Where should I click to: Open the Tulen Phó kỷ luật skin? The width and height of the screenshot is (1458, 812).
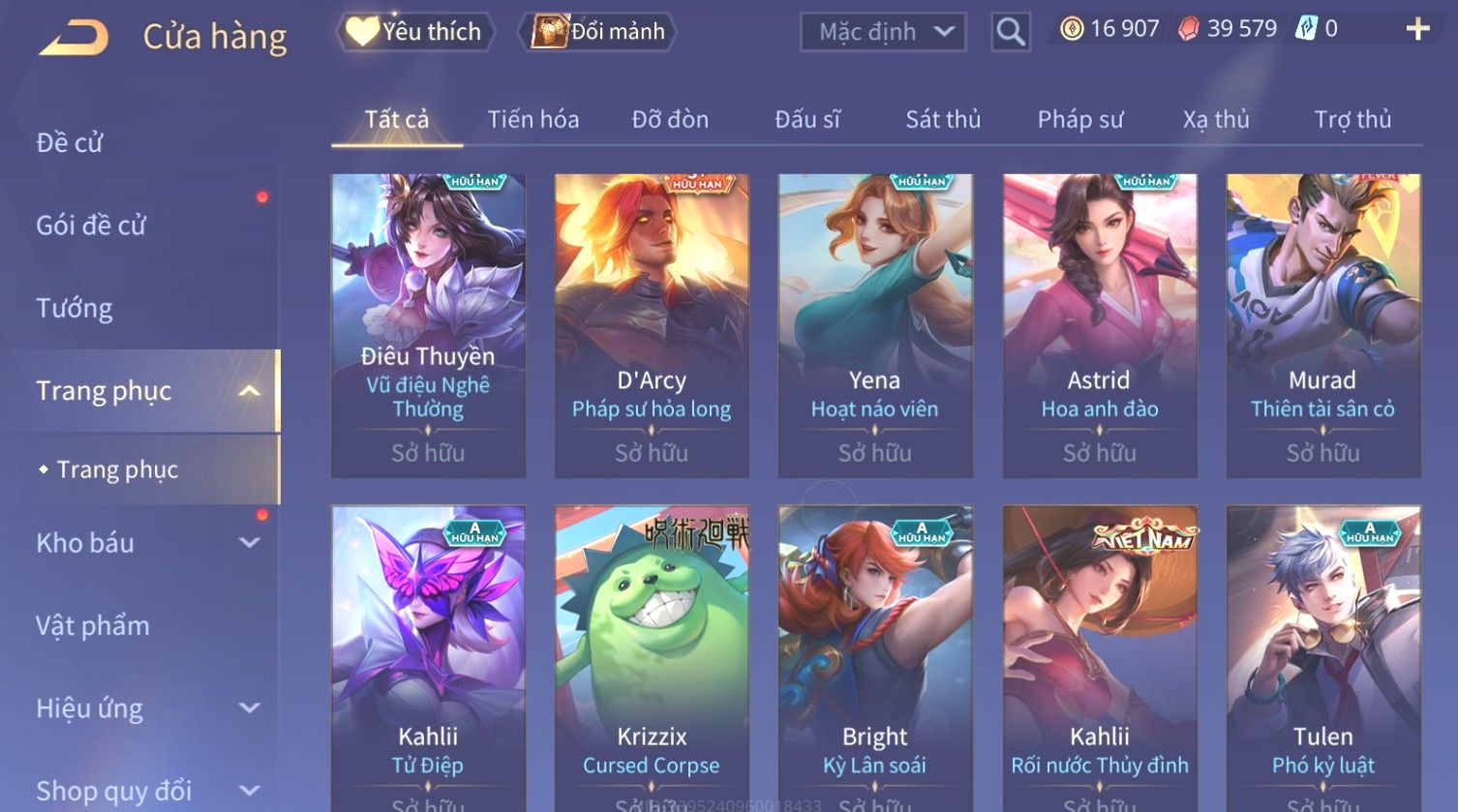[1322, 658]
